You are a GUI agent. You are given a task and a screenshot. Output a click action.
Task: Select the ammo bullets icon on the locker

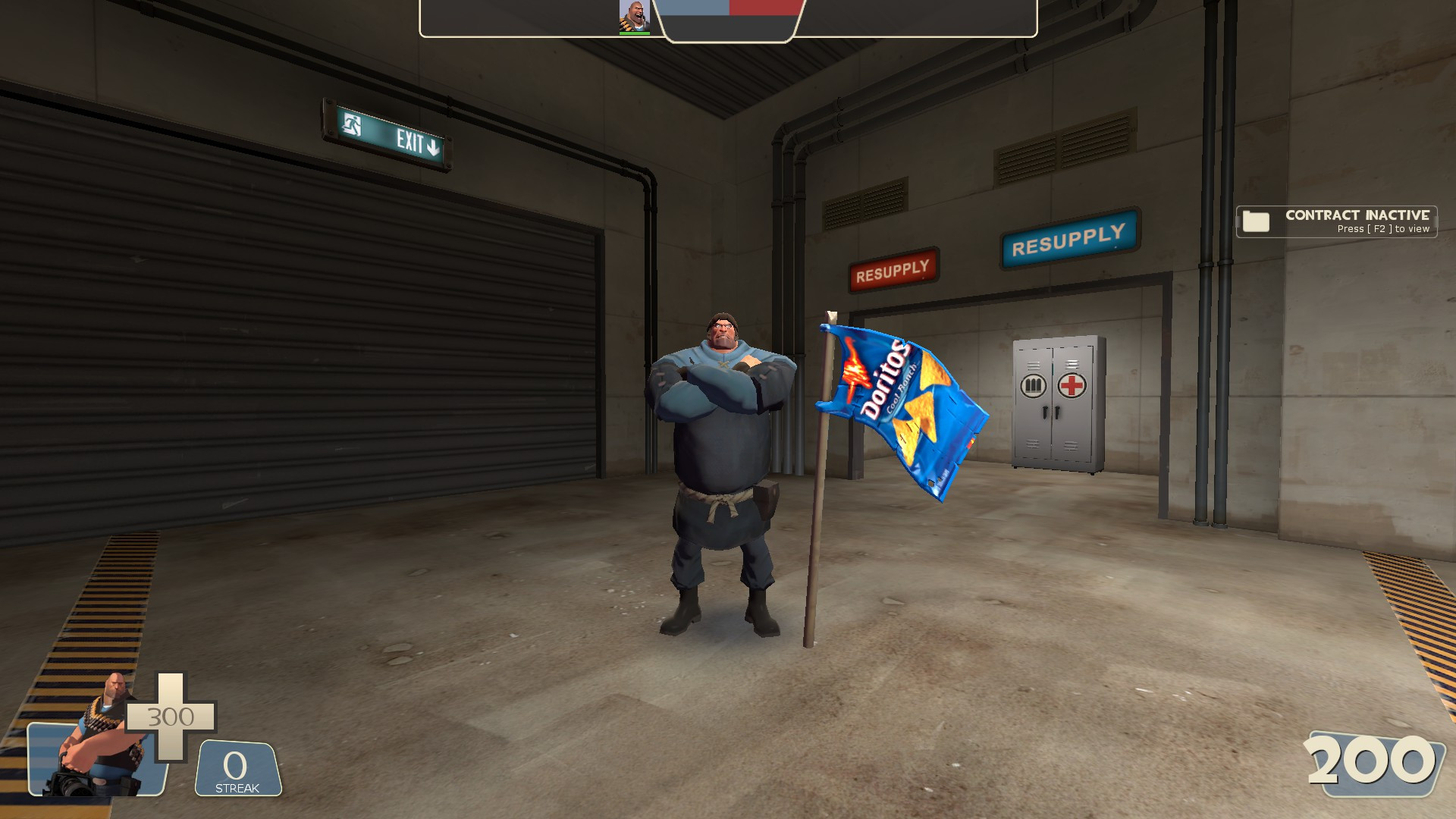click(1033, 386)
